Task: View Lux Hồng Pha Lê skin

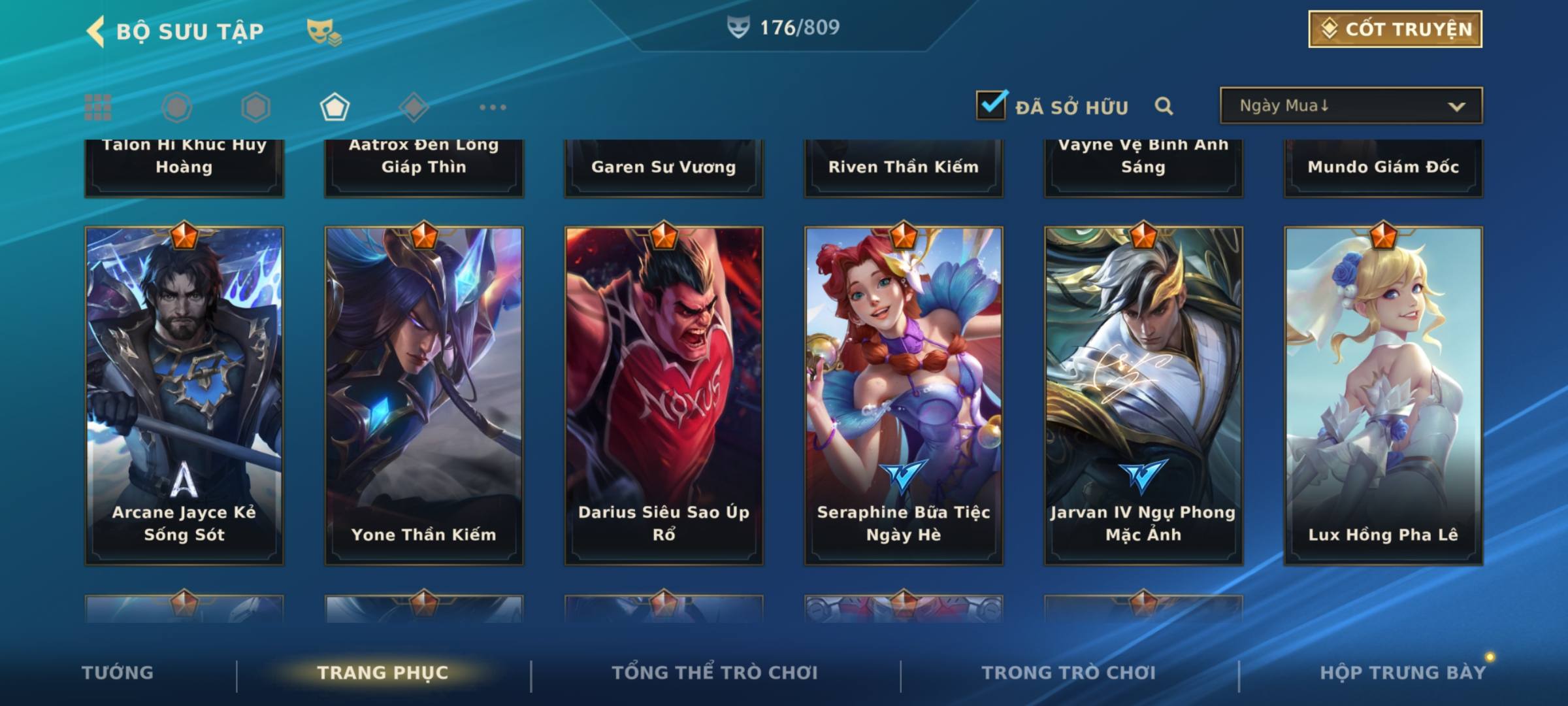Action: pyautogui.click(x=1383, y=395)
